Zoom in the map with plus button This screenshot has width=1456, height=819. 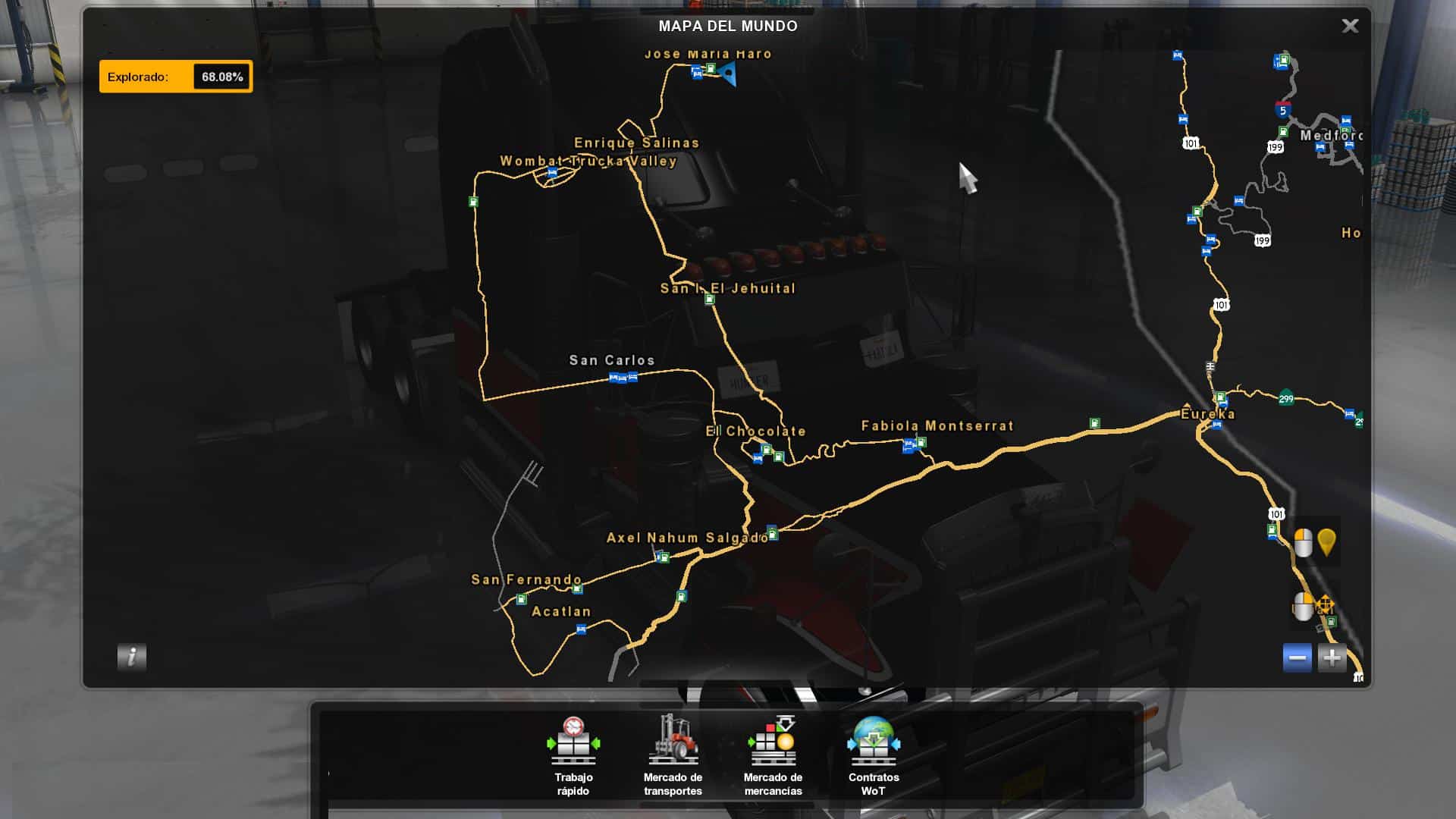tap(1332, 657)
